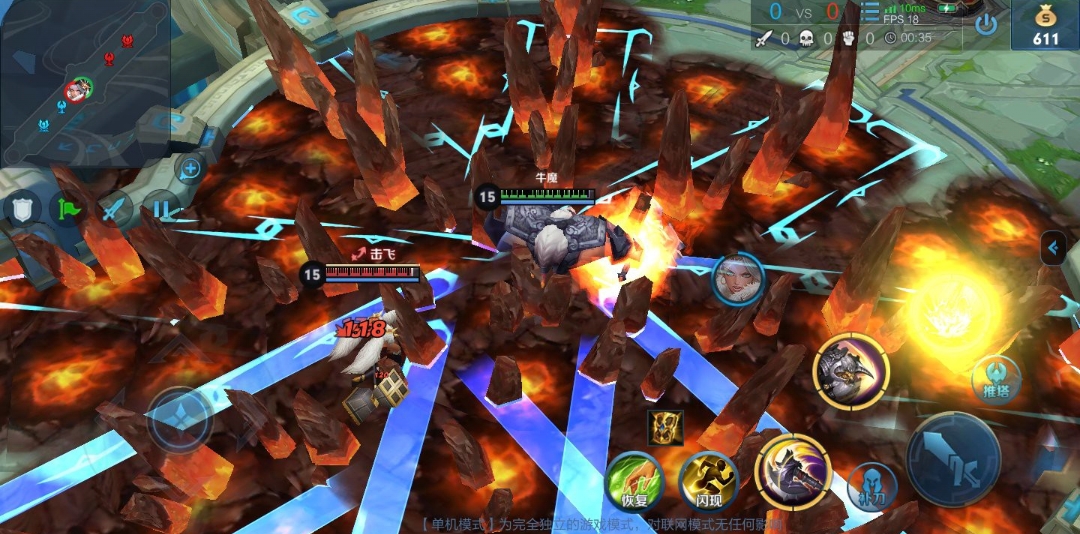Image resolution: width=1080 pixels, height=534 pixels.
Task: Click the pause-style icon beside the signals
Action: click(x=161, y=210)
